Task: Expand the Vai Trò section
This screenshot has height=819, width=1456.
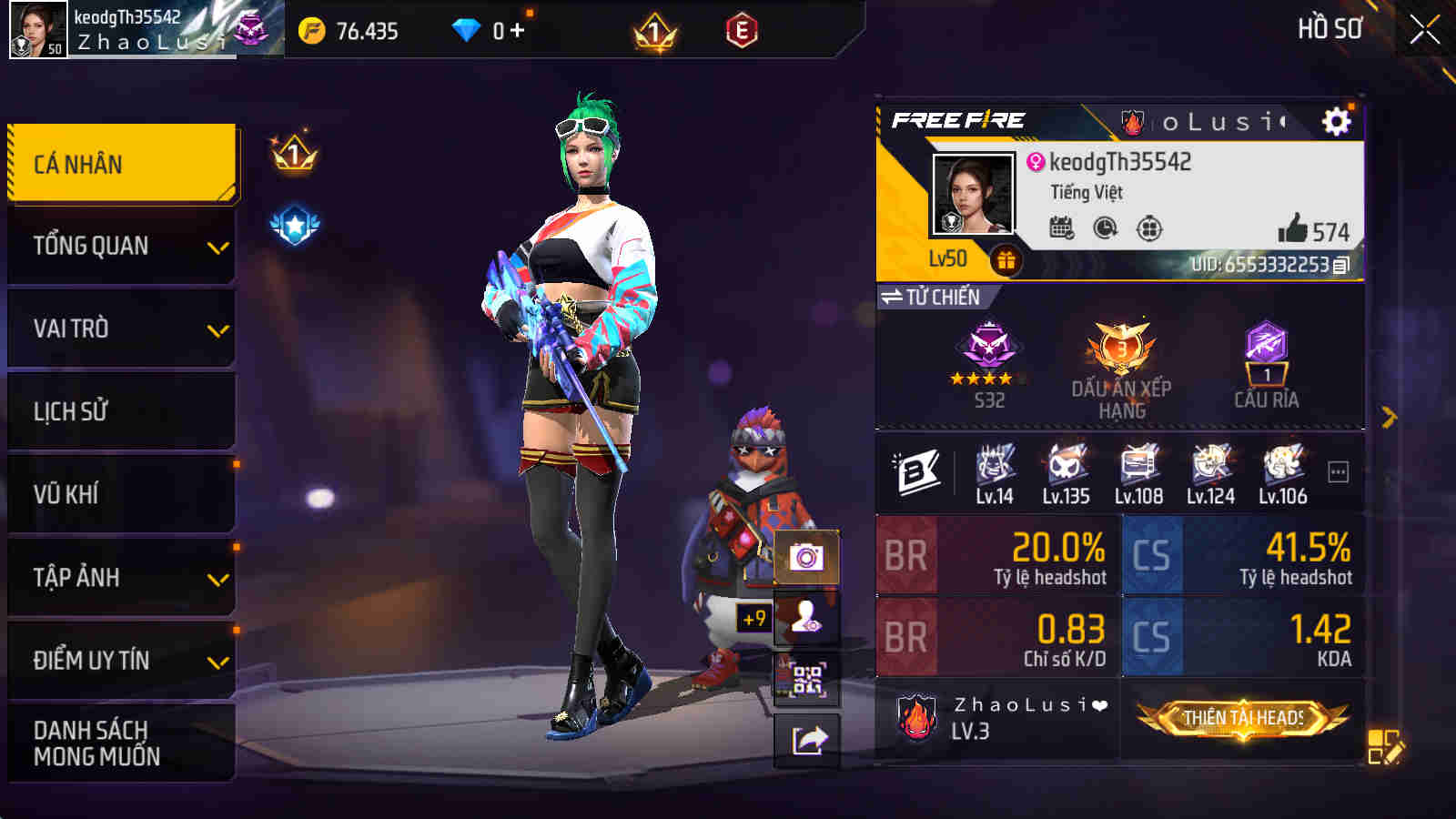Action: [121, 328]
